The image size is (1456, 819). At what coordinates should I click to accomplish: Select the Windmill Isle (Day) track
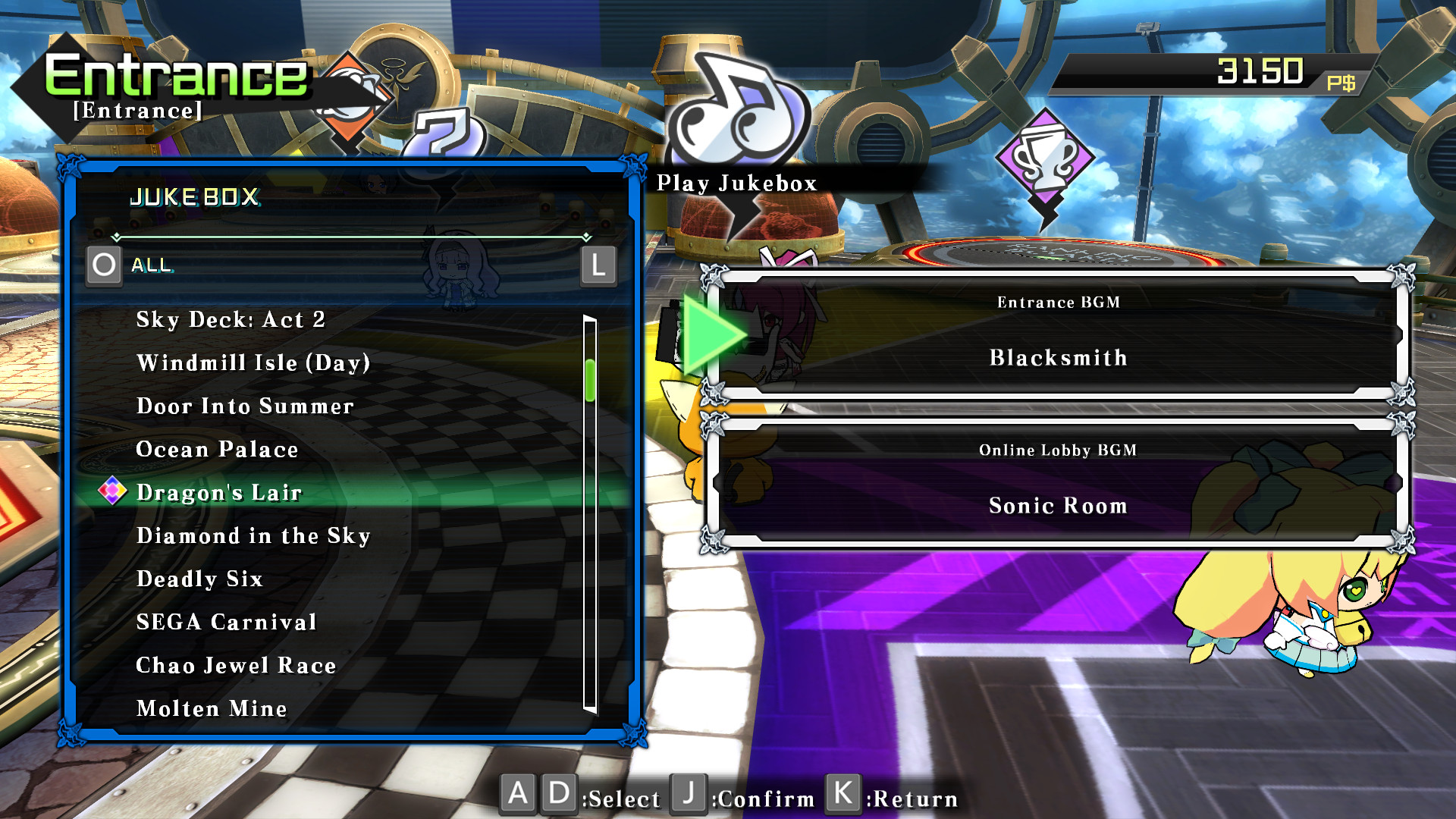pos(253,362)
